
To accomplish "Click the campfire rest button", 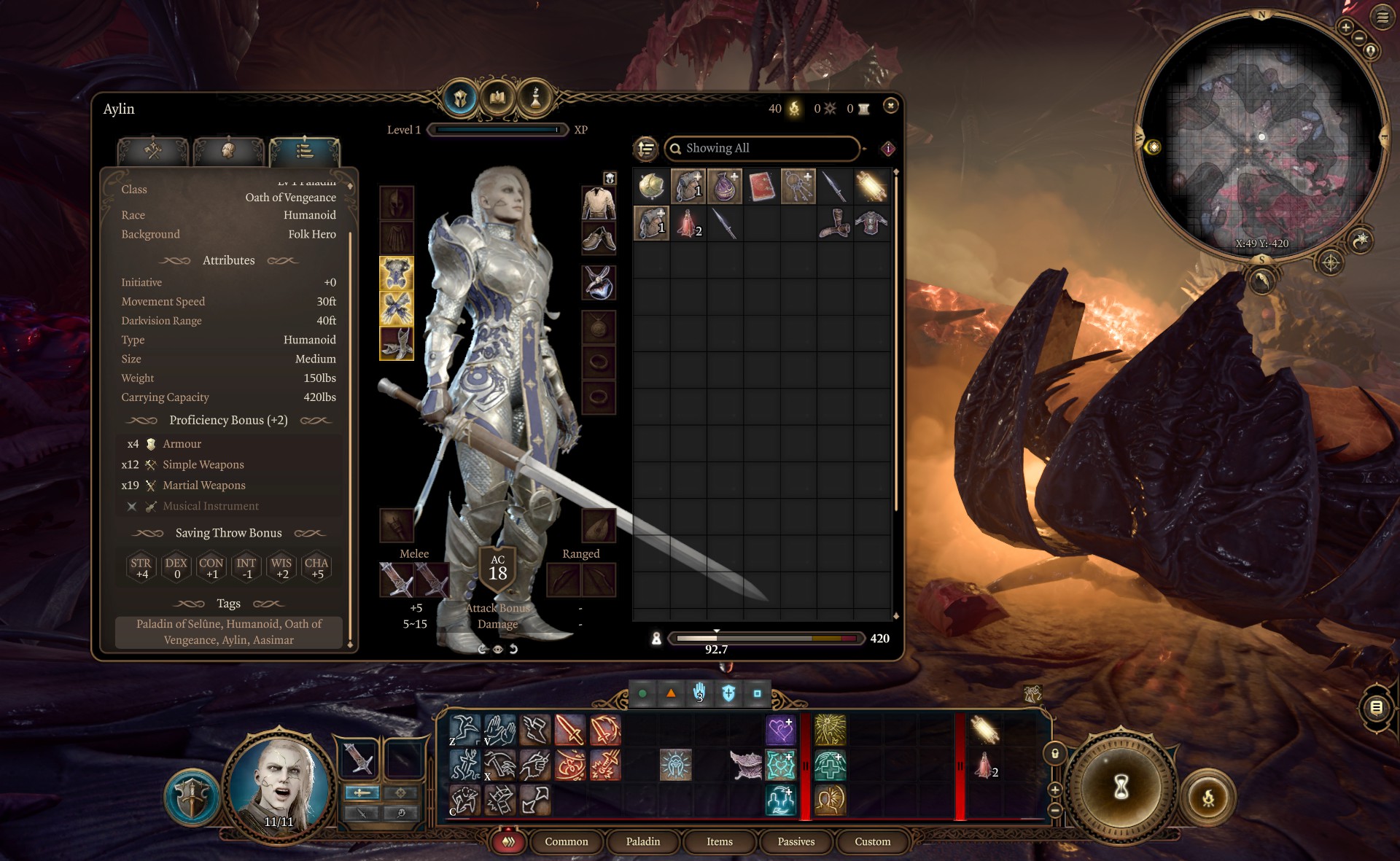I will 1207,798.
